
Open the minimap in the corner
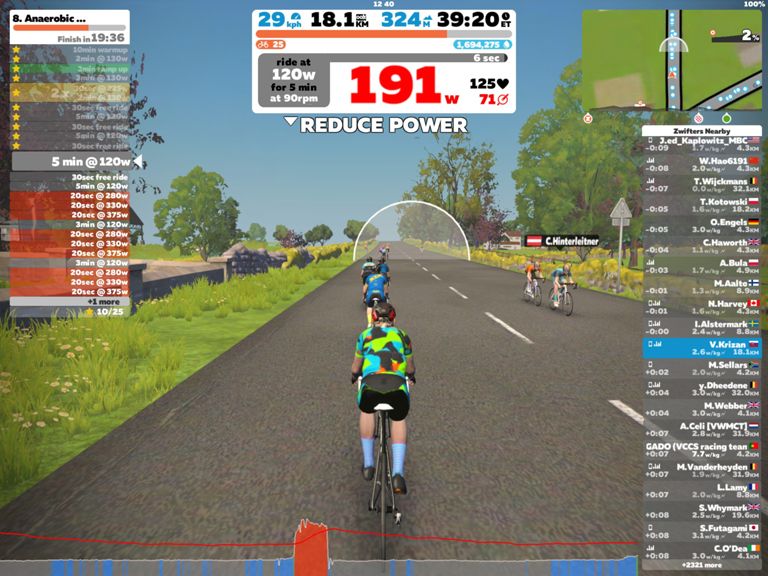pos(673,60)
